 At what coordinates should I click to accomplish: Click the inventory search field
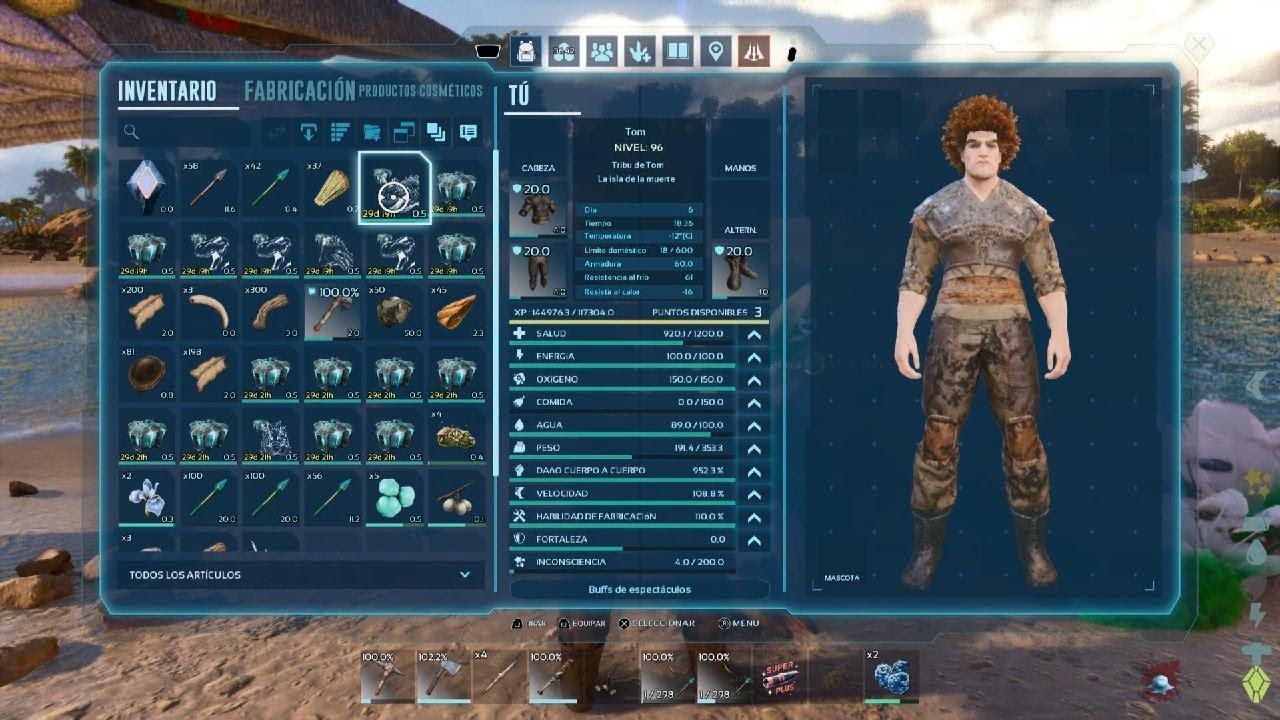(185, 132)
